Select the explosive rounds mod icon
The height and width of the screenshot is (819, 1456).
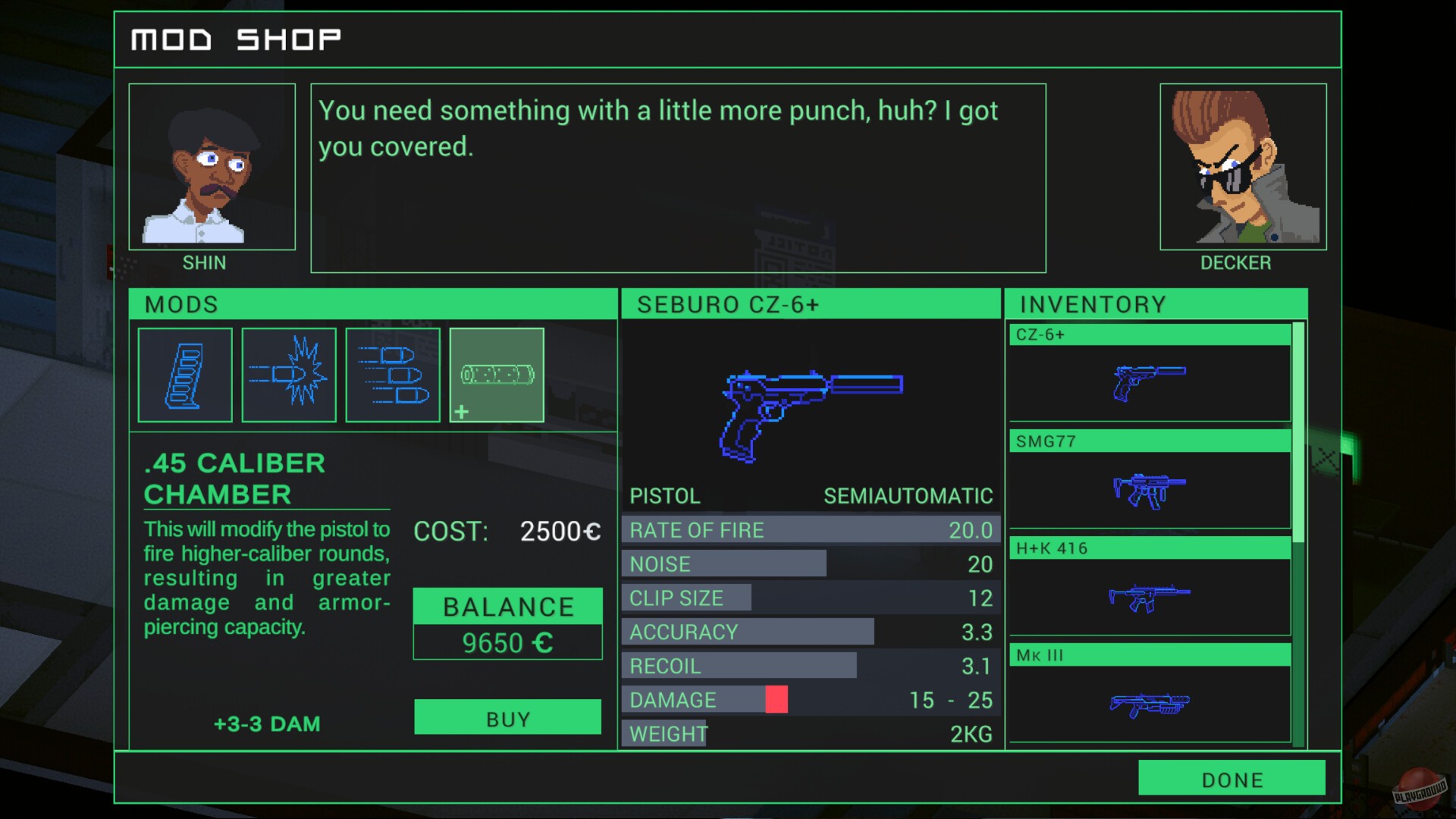pyautogui.click(x=288, y=375)
